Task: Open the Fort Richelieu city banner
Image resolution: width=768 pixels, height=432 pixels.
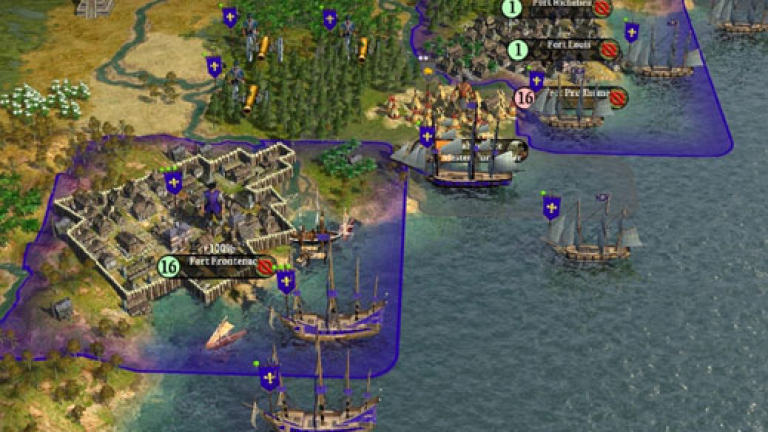Action: click(560, 7)
